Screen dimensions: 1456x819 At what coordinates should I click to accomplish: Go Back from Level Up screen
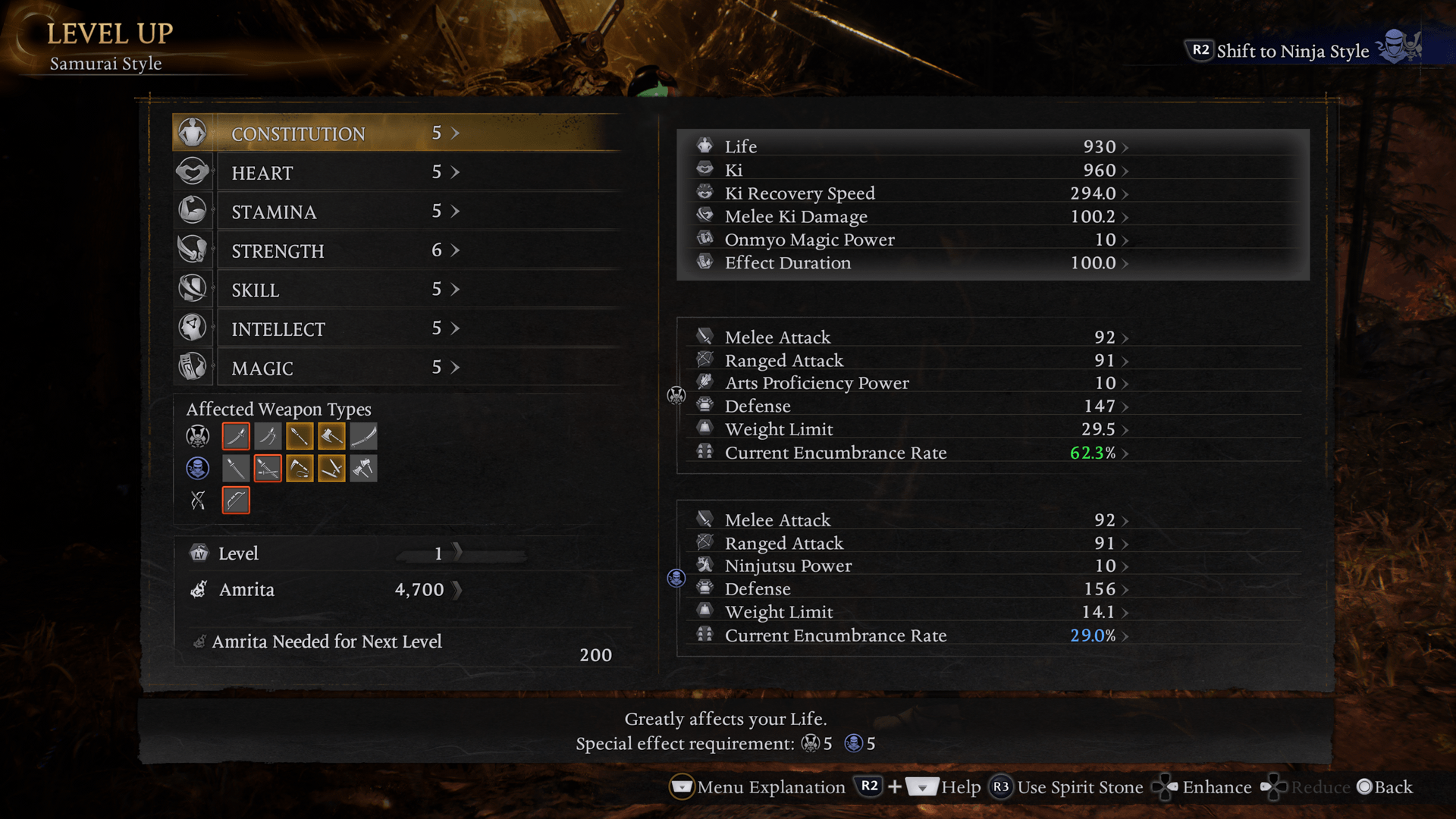tap(1385, 787)
